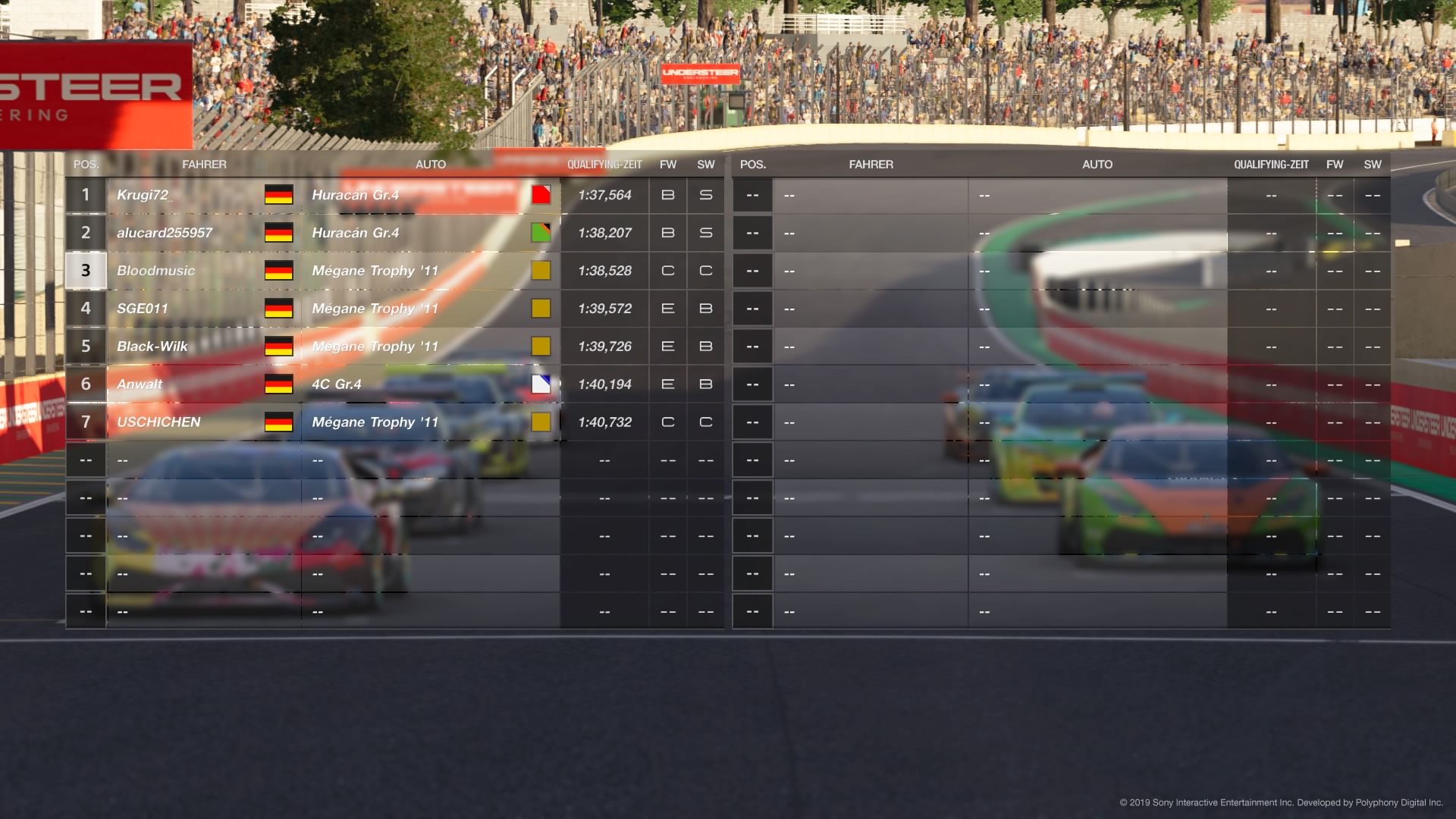Click the red-white livery icon for Krugi72

point(541,195)
